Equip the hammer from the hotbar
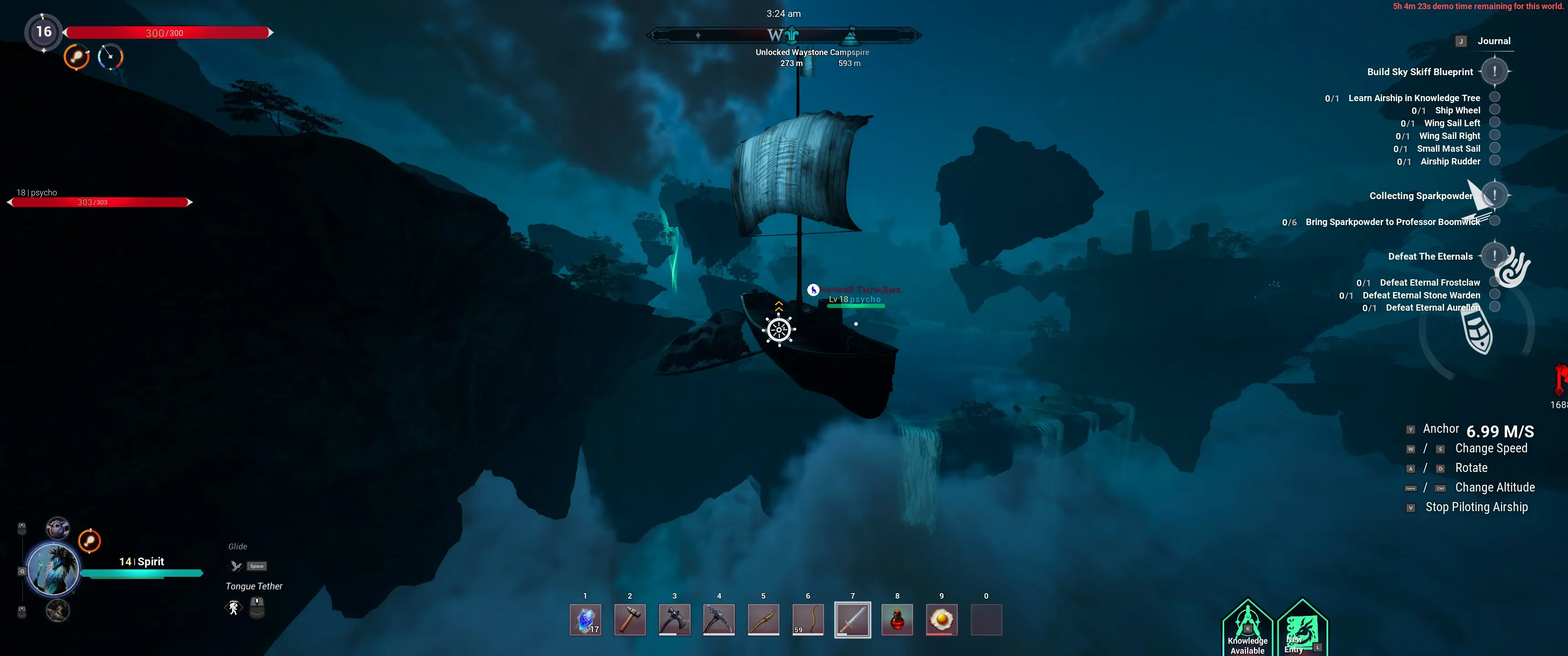Screen dimensions: 1568x656 pos(629,620)
